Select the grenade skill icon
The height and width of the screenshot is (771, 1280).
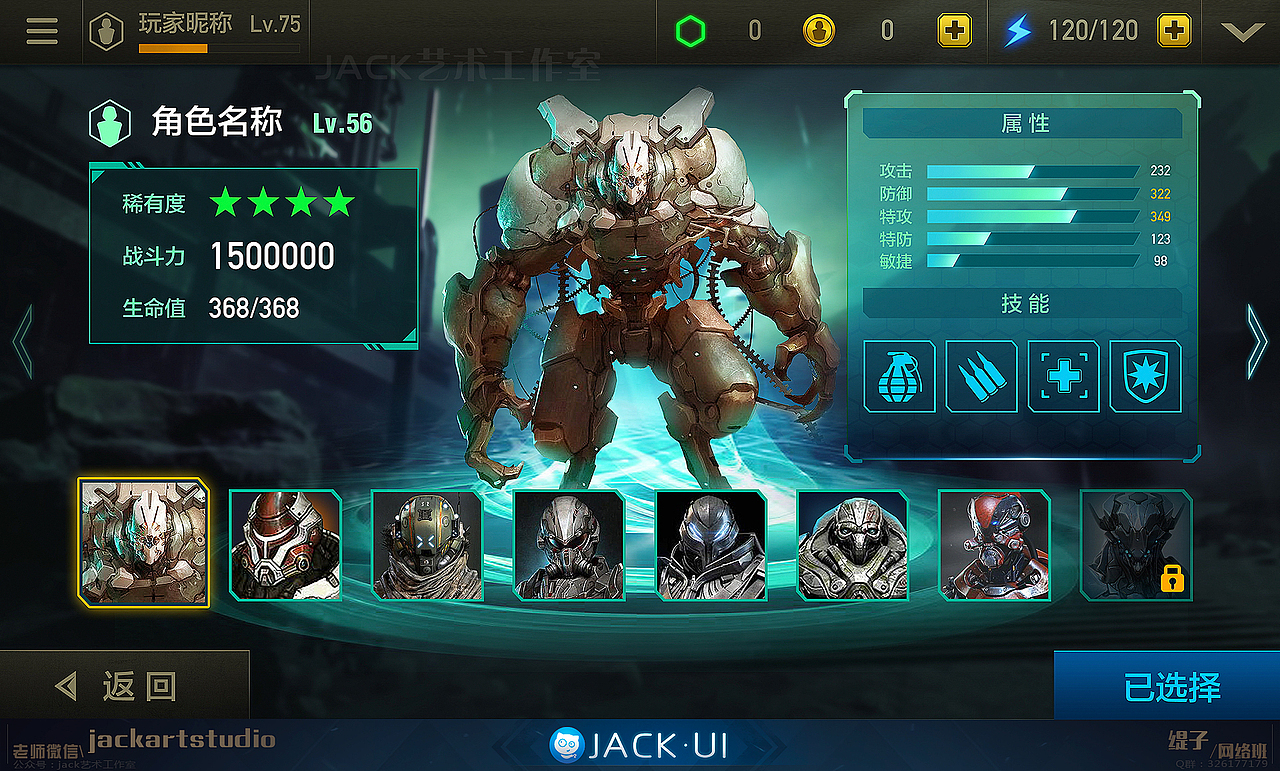point(899,377)
